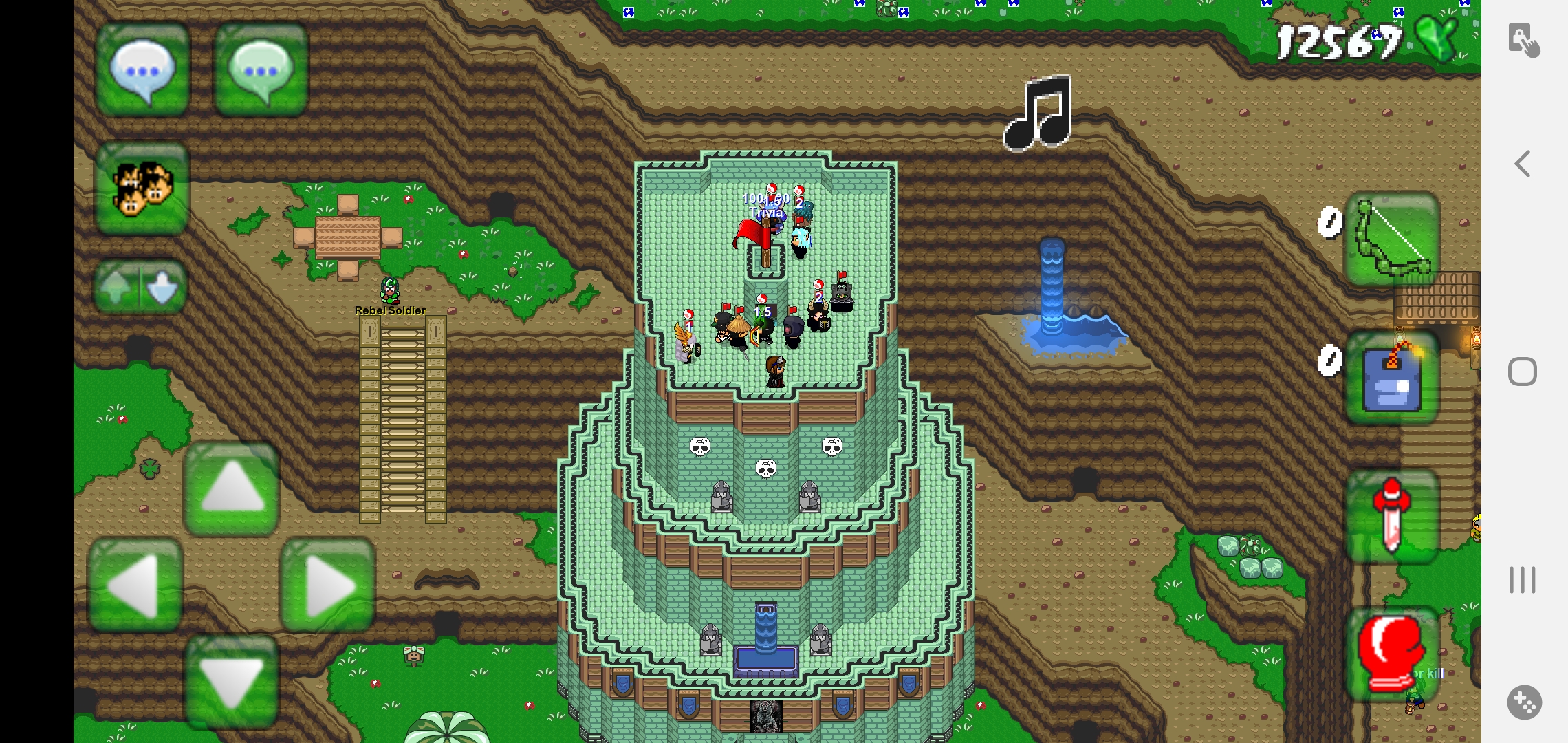Attack with the red sword button
Screen dimensions: 1568x743
tap(1392, 516)
